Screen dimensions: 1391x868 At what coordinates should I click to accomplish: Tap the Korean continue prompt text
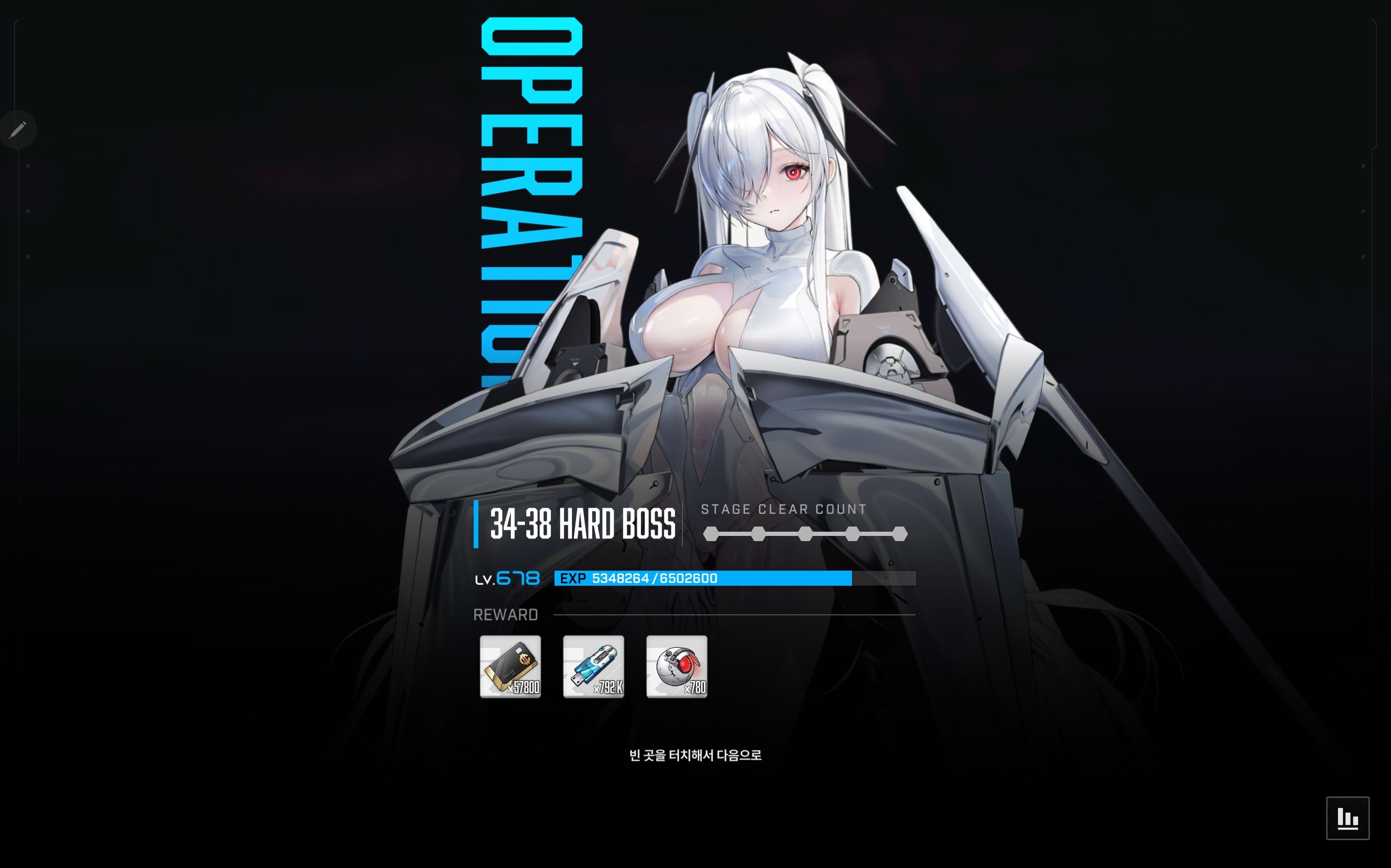point(695,755)
